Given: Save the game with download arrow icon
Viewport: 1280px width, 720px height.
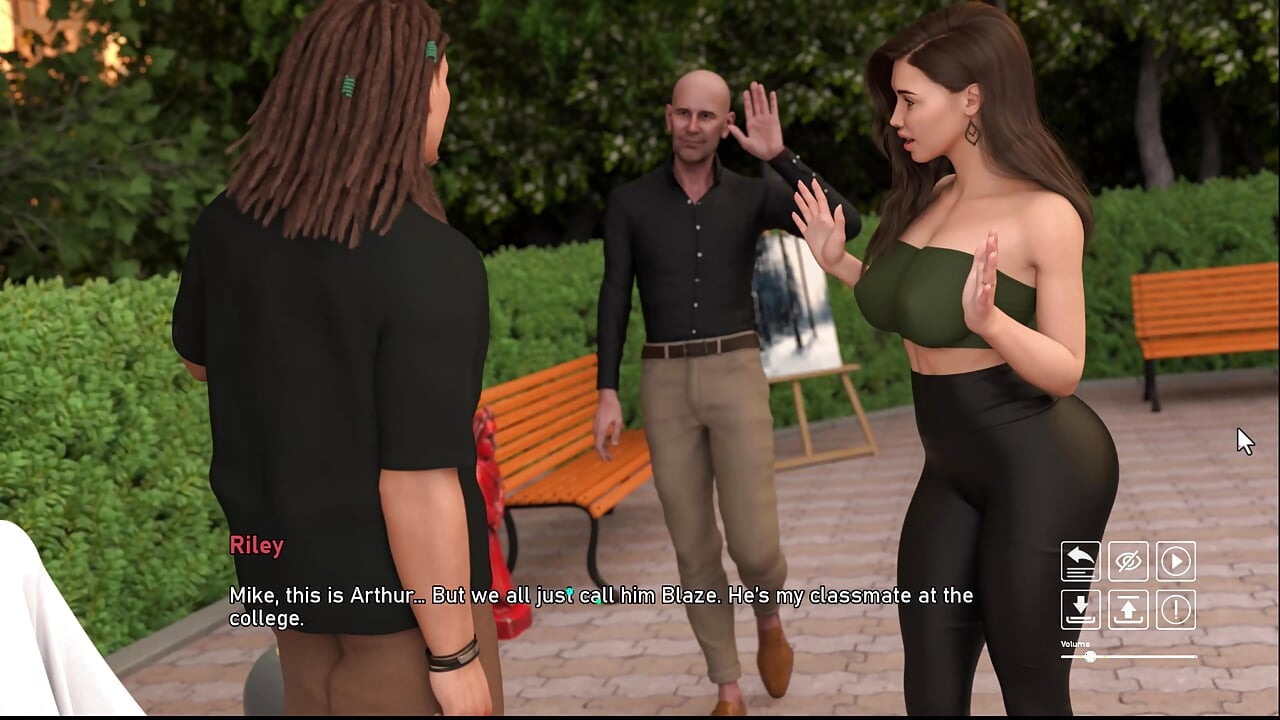Looking at the screenshot, I should point(1081,611).
